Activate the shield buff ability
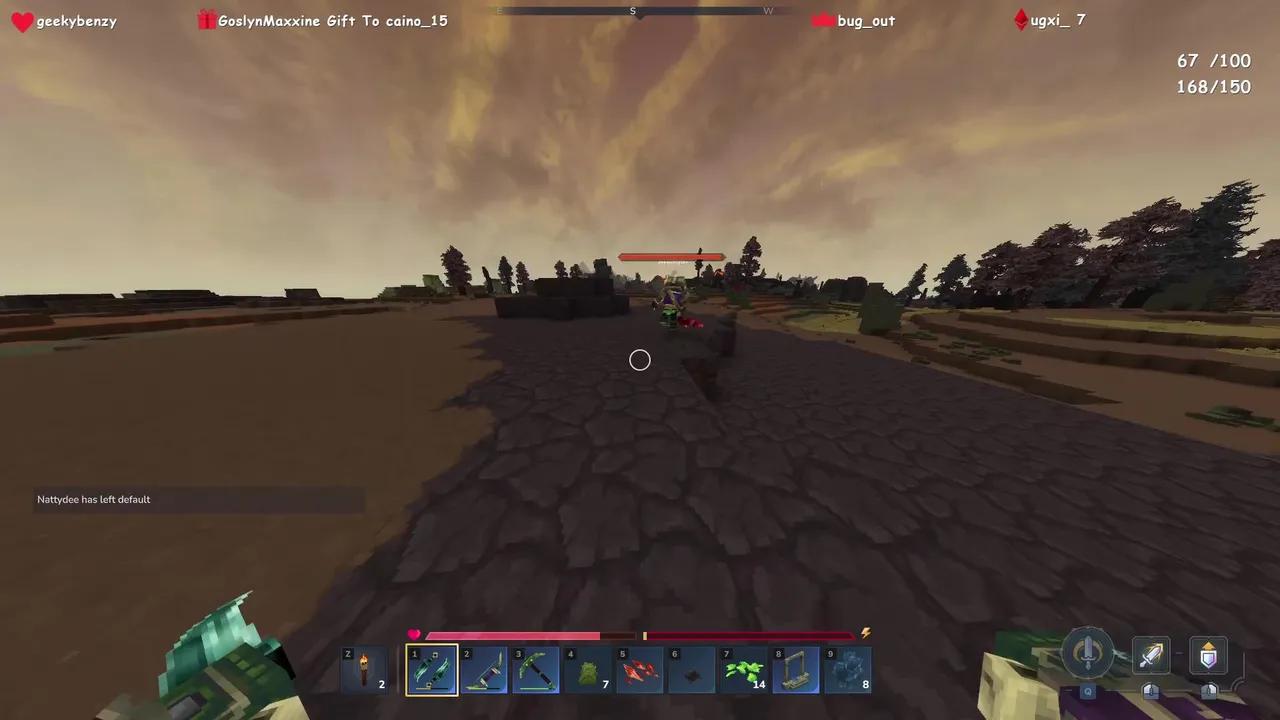The height and width of the screenshot is (720, 1280). tap(1208, 655)
